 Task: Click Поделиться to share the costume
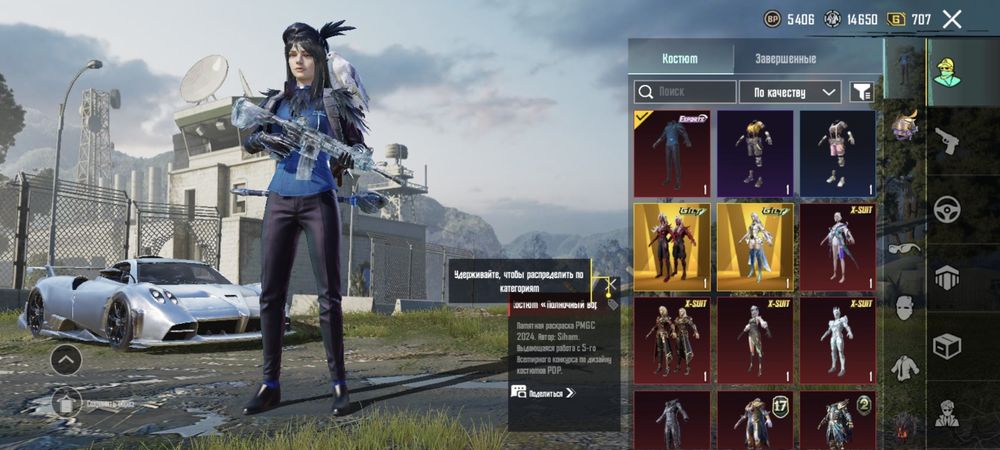pyautogui.click(x=544, y=393)
